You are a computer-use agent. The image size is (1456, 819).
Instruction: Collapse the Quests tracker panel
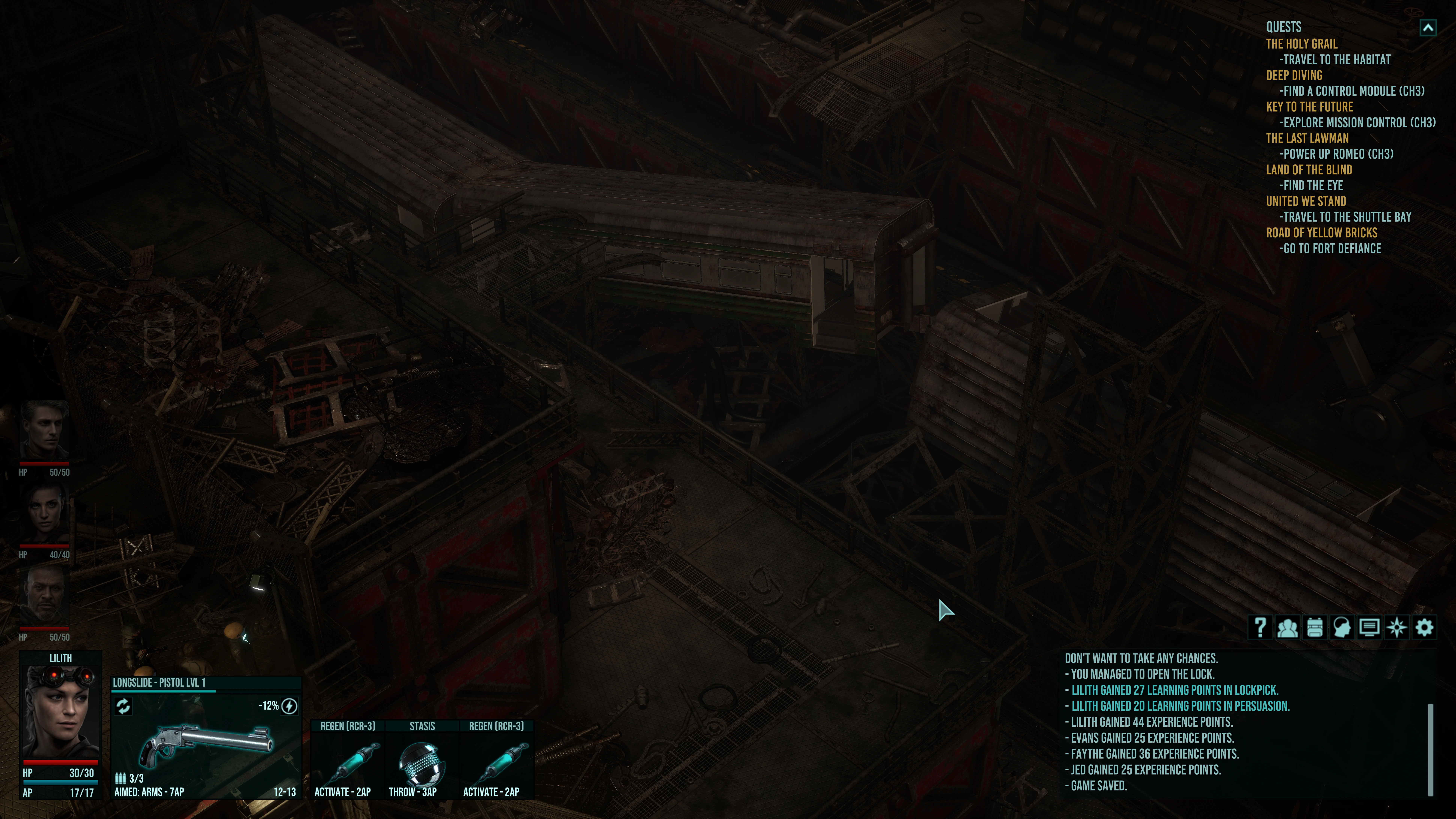point(1428,28)
